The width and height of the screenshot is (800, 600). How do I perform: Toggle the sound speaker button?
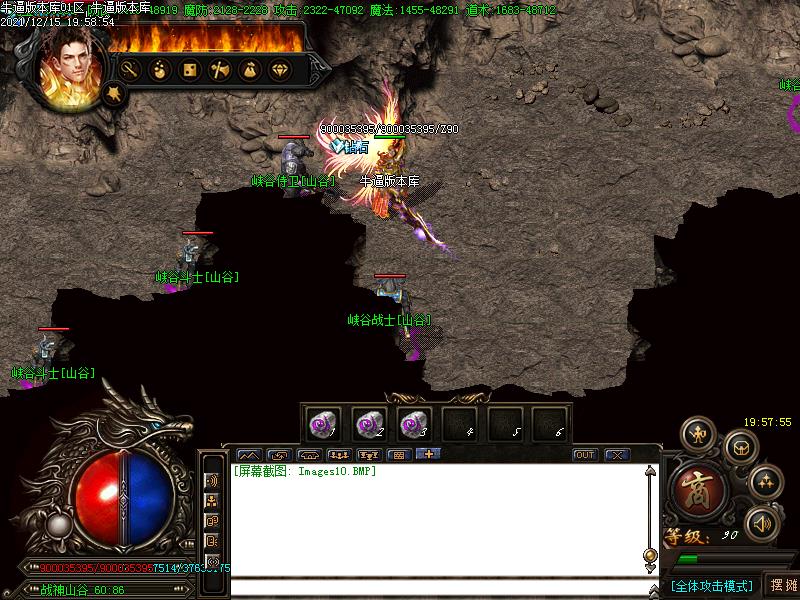coord(762,522)
